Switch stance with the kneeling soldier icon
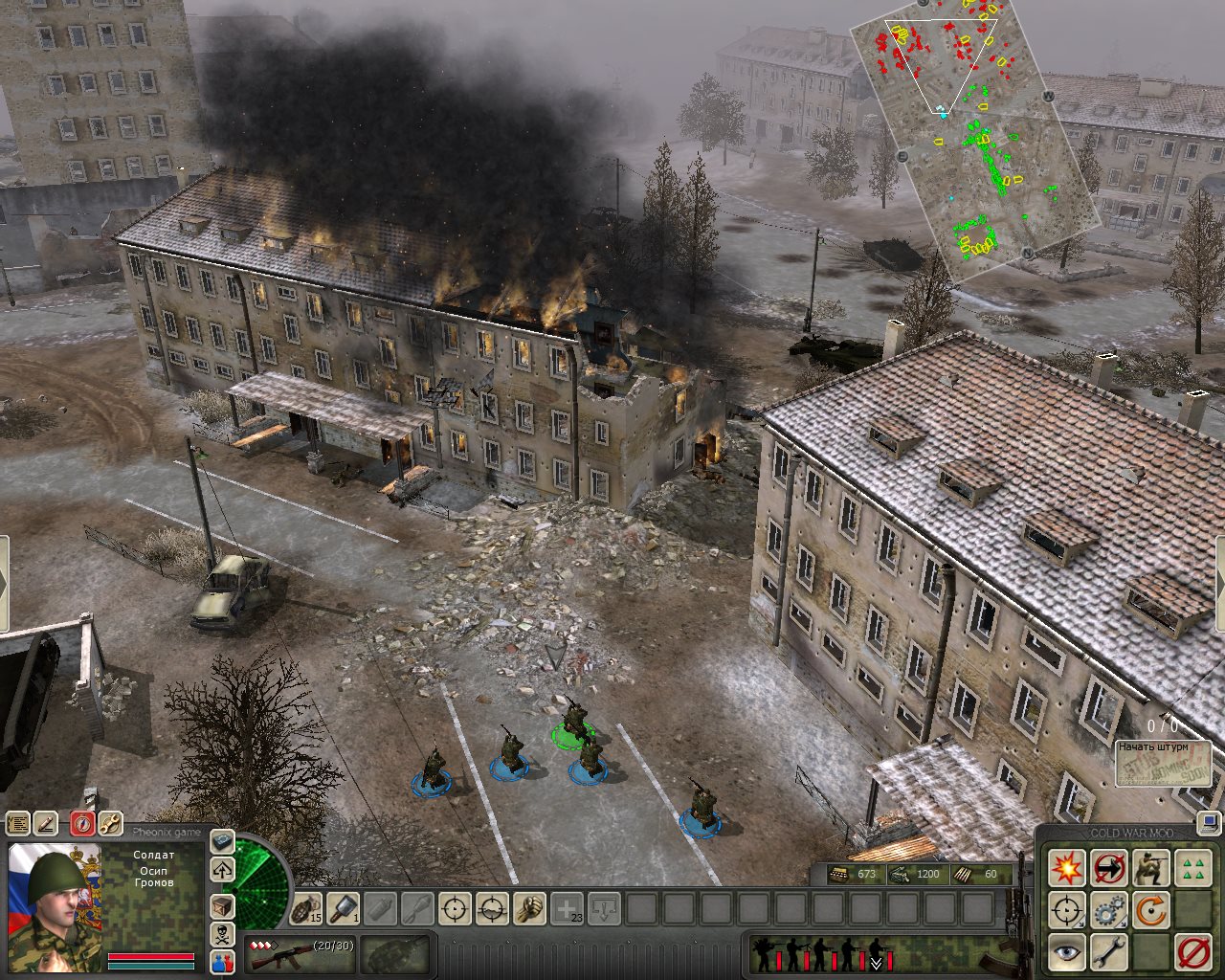The height and width of the screenshot is (980, 1225). [1150, 868]
